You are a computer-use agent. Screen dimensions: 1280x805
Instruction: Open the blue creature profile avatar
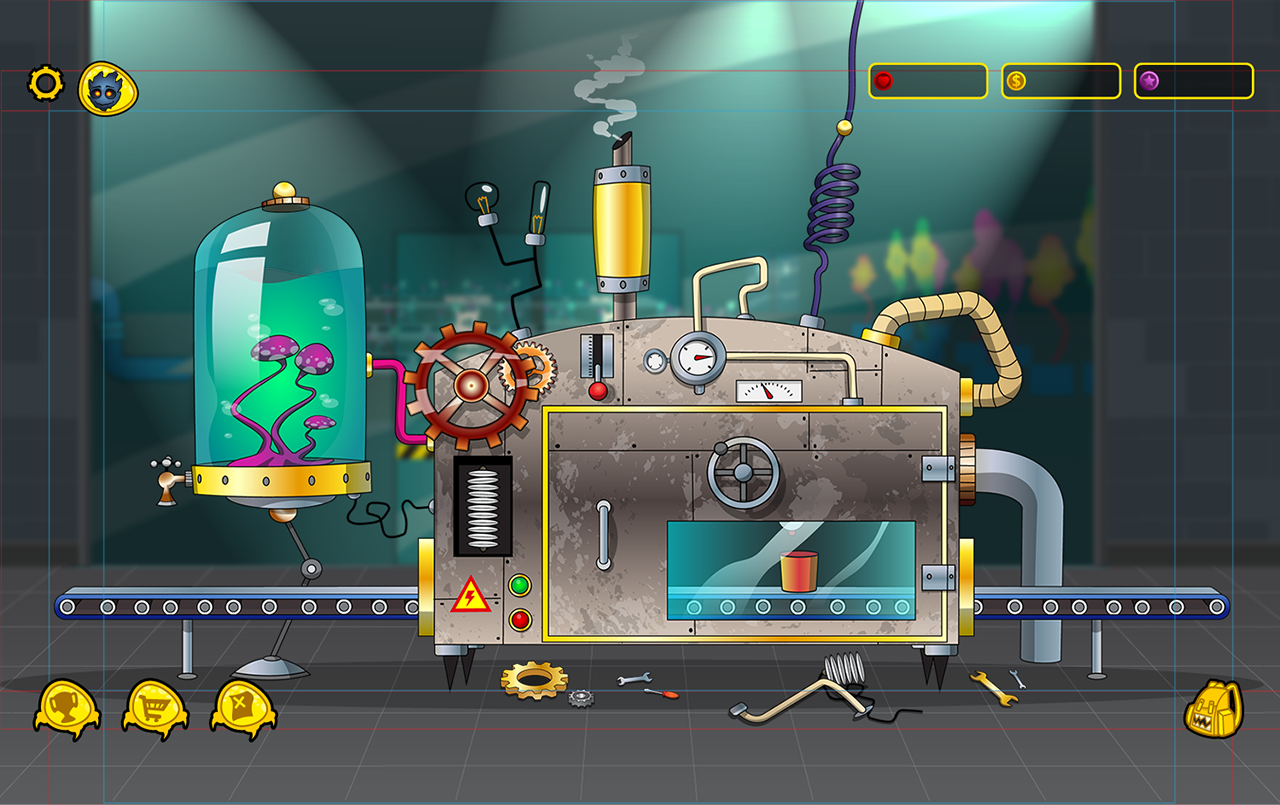tap(107, 88)
